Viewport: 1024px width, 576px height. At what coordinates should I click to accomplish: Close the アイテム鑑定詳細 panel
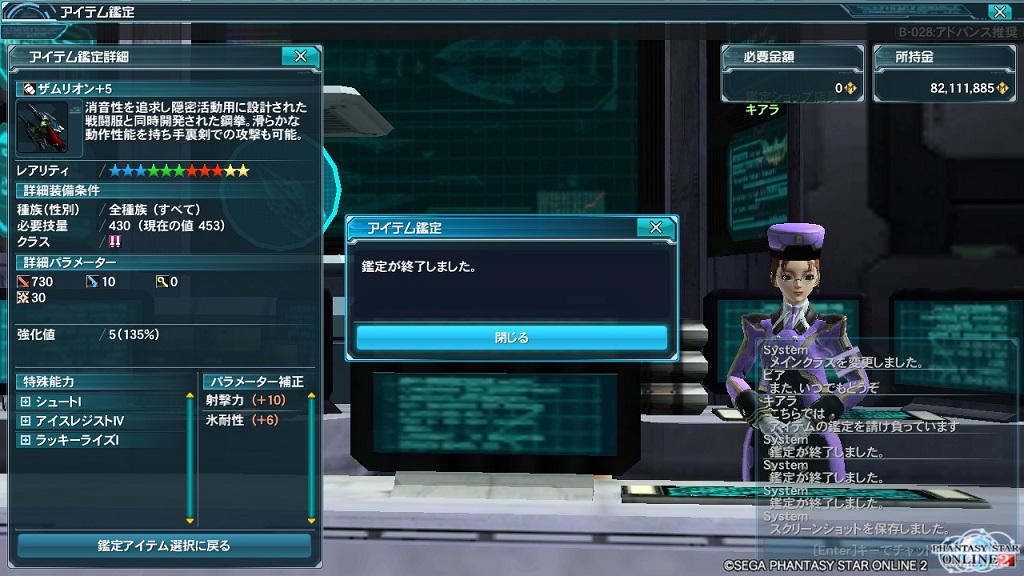[x=300, y=57]
